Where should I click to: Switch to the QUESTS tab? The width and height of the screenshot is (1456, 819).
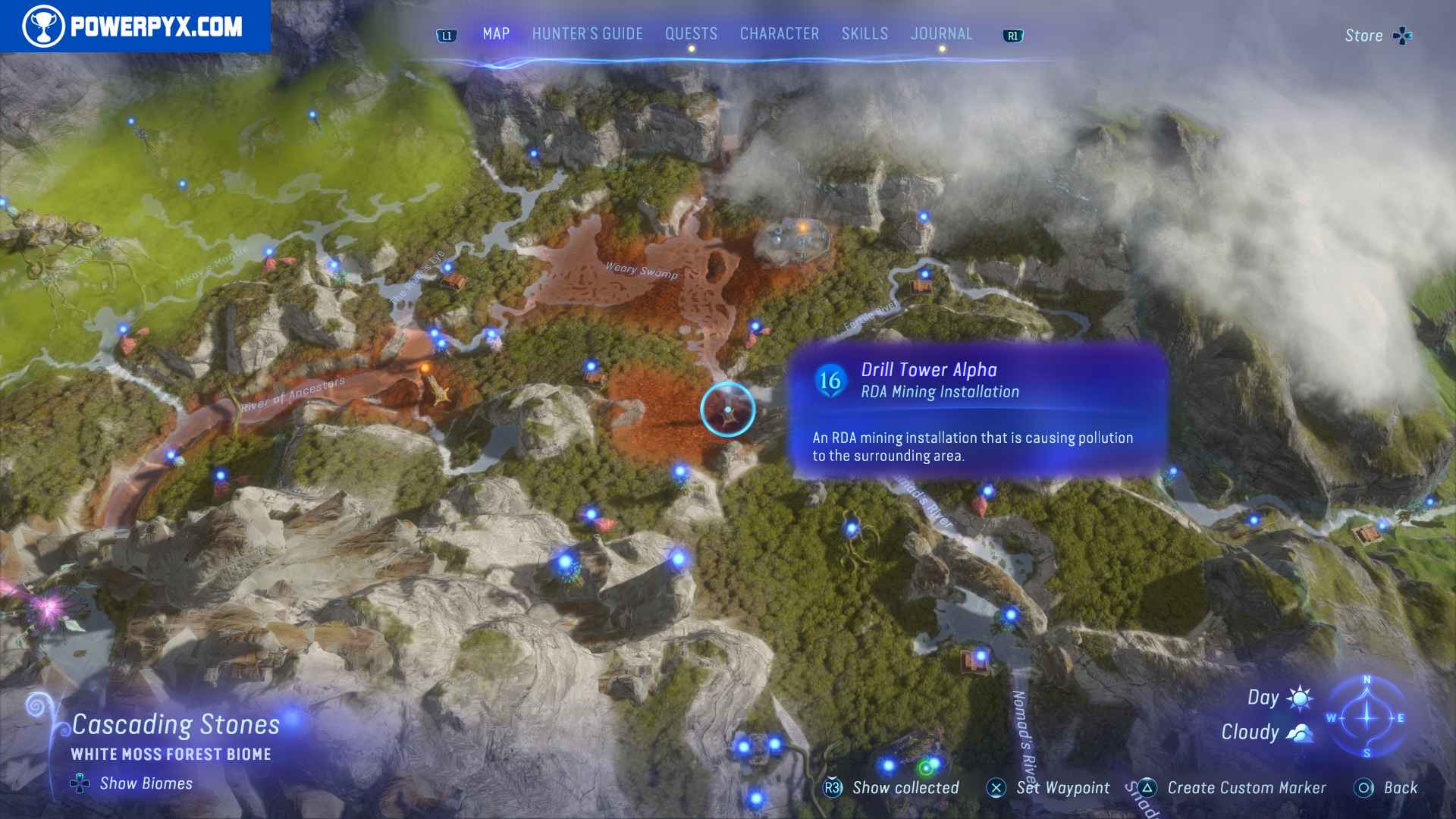pyautogui.click(x=691, y=33)
